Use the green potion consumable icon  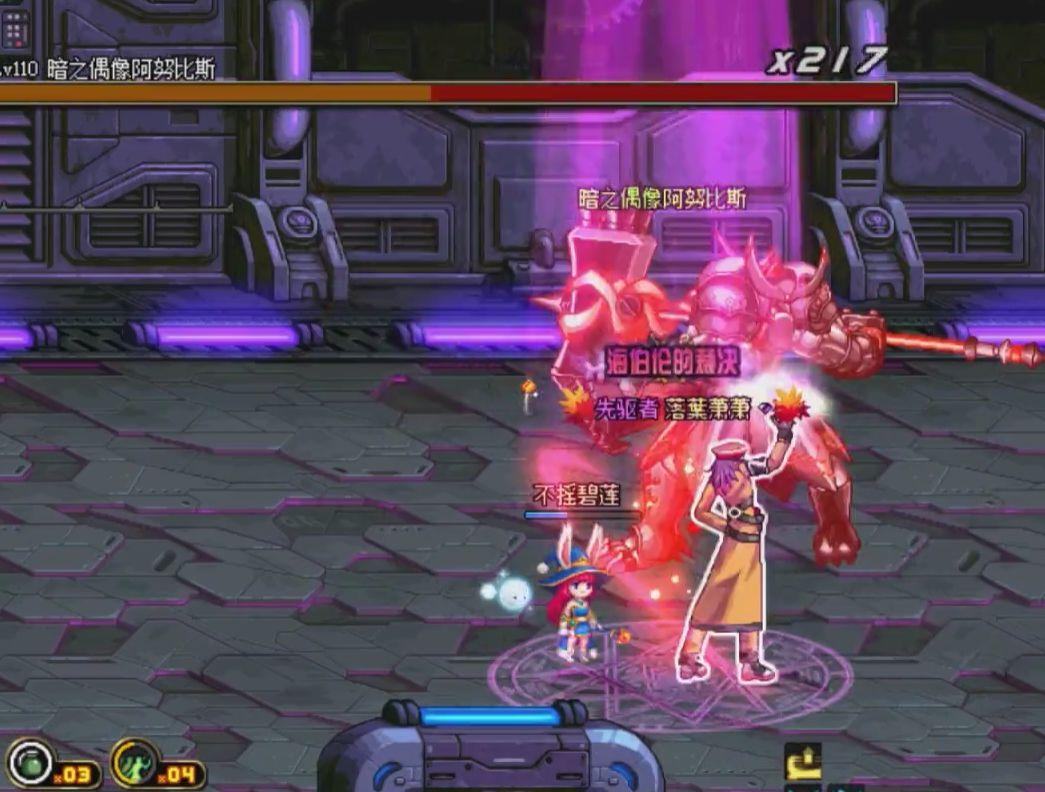[x=32, y=761]
